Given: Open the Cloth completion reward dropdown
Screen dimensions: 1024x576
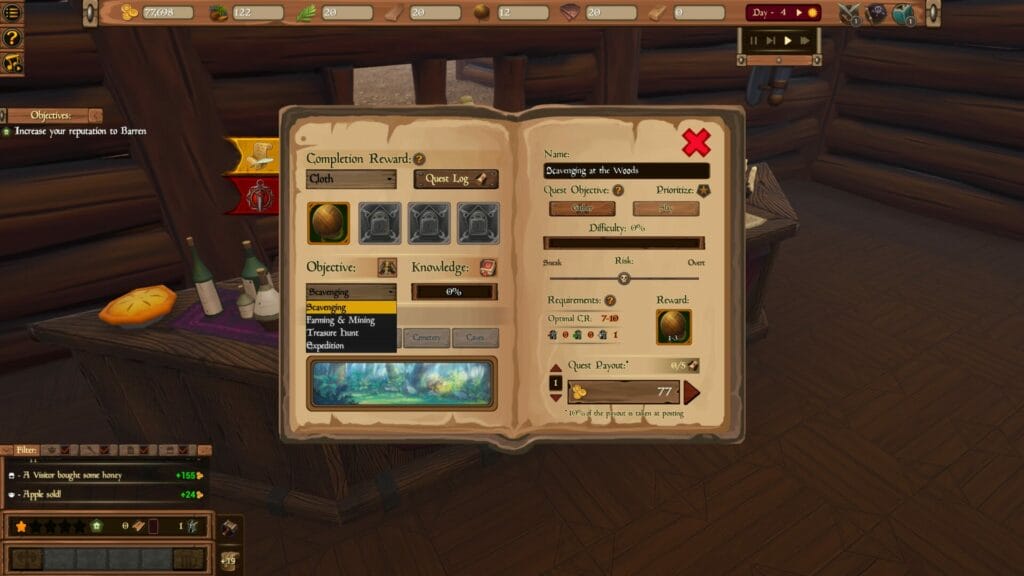Looking at the screenshot, I should click(x=351, y=179).
